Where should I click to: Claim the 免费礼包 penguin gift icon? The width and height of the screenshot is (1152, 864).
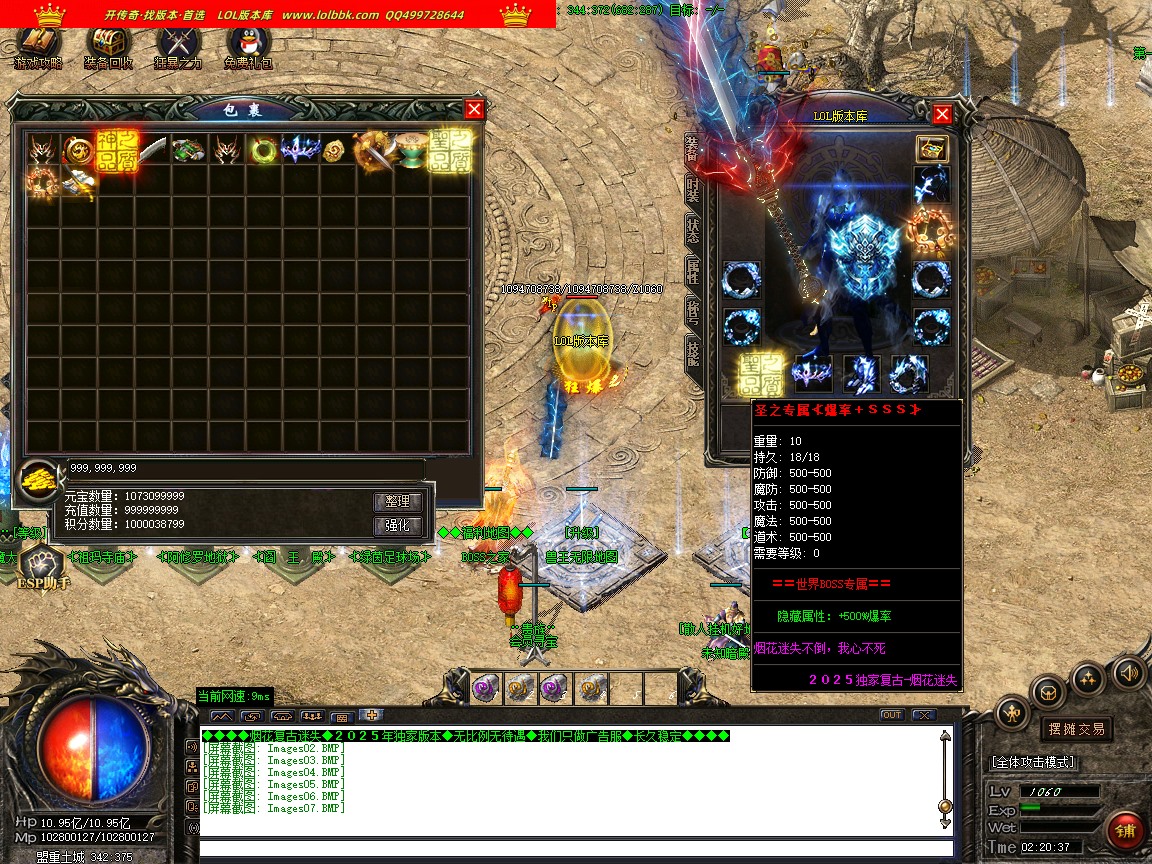248,46
